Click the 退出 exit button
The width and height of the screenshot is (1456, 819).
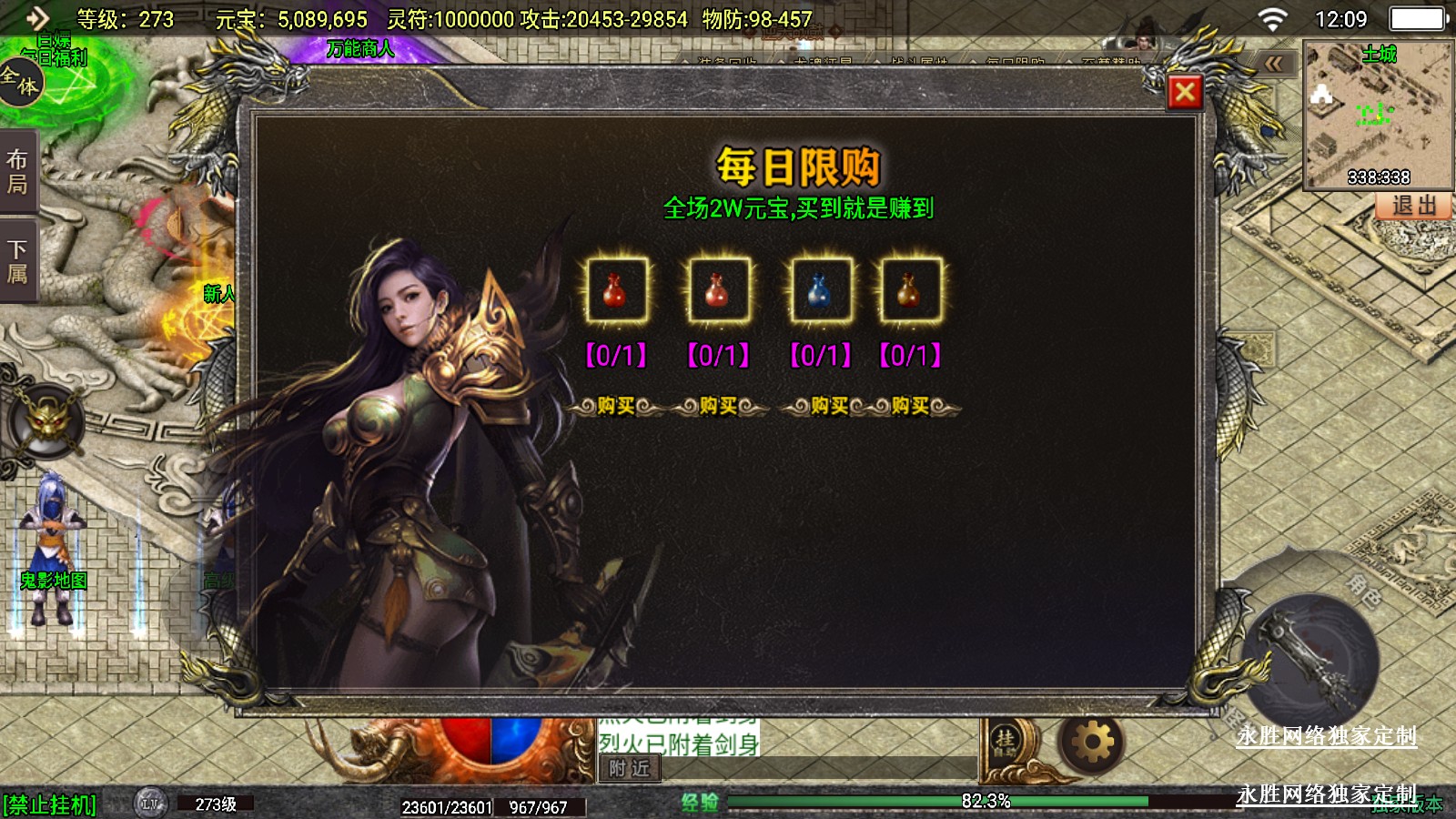[1413, 206]
